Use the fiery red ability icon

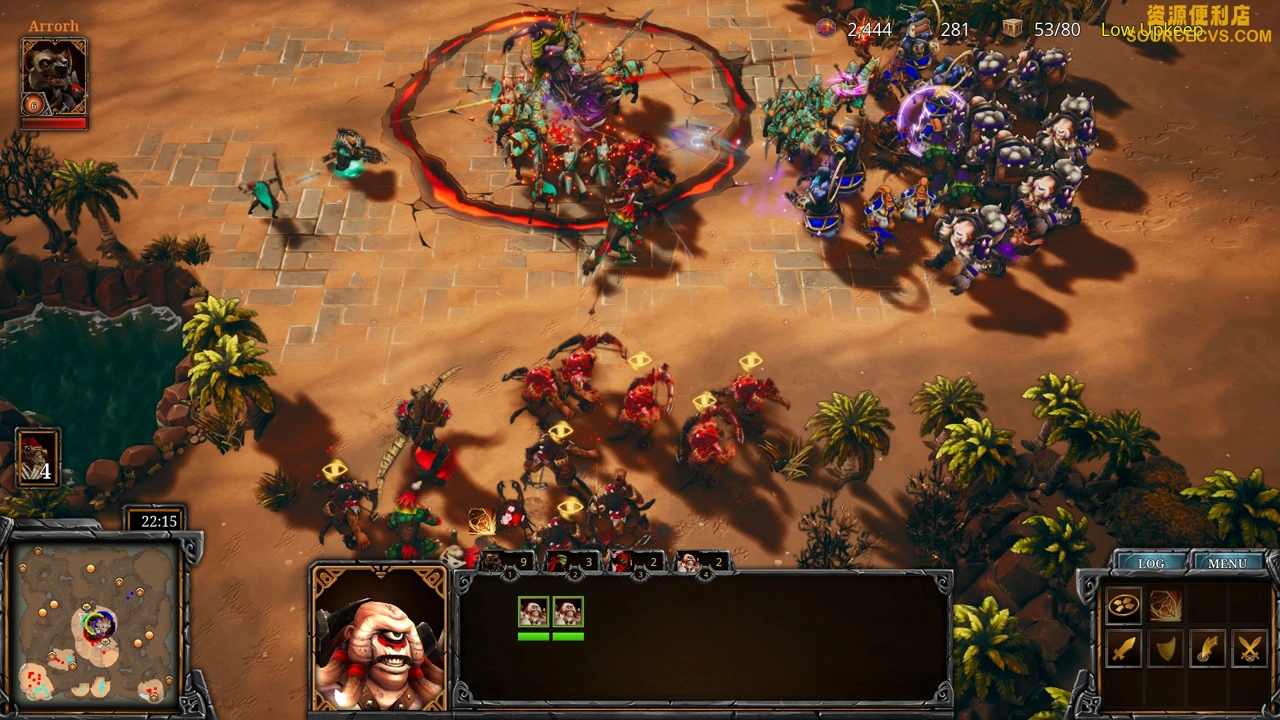pos(1165,605)
